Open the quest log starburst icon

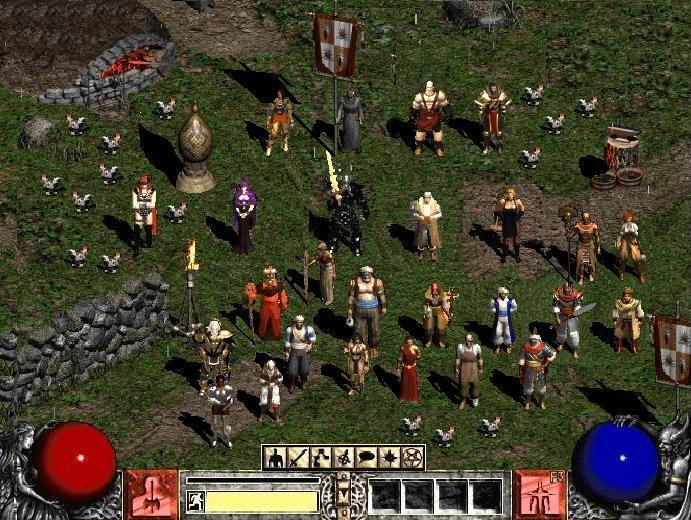390,458
